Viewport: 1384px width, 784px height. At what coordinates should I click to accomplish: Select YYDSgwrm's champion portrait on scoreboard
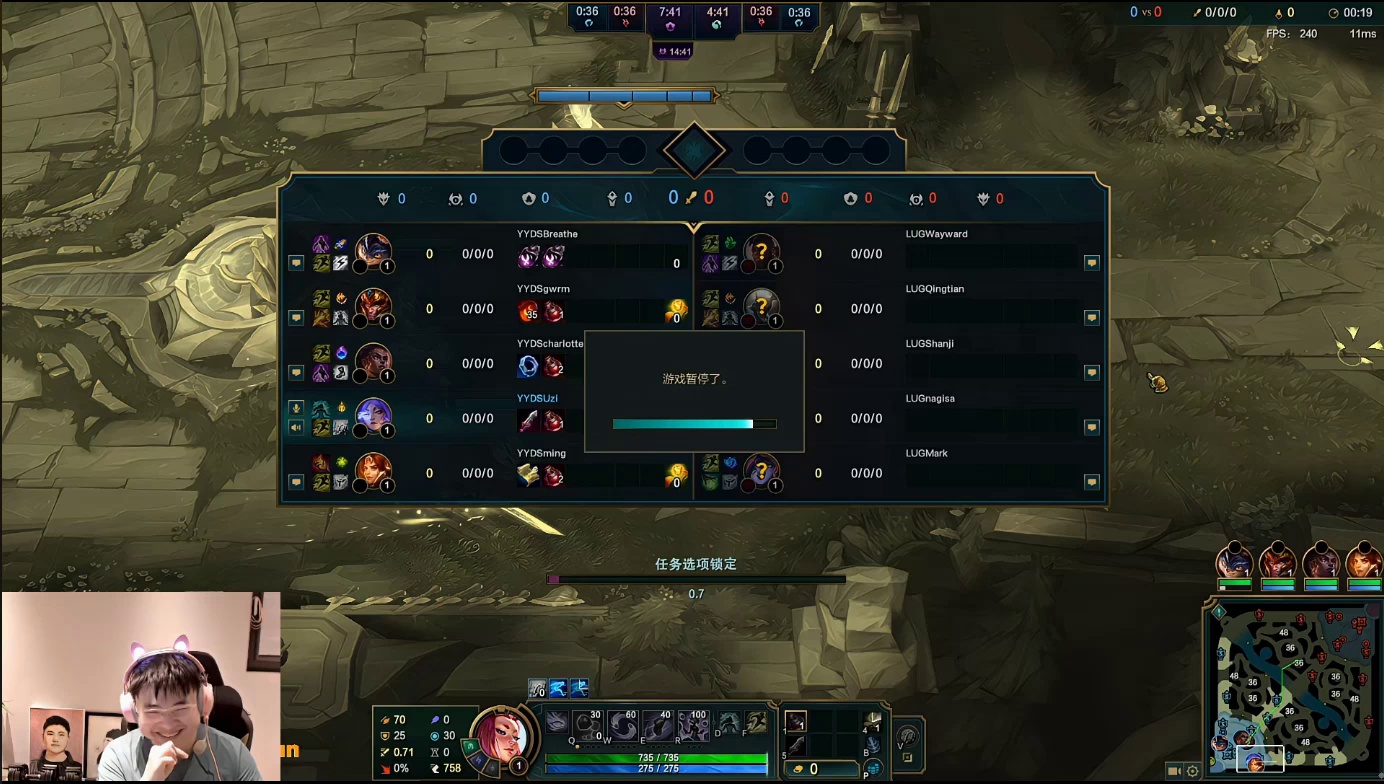(x=373, y=307)
